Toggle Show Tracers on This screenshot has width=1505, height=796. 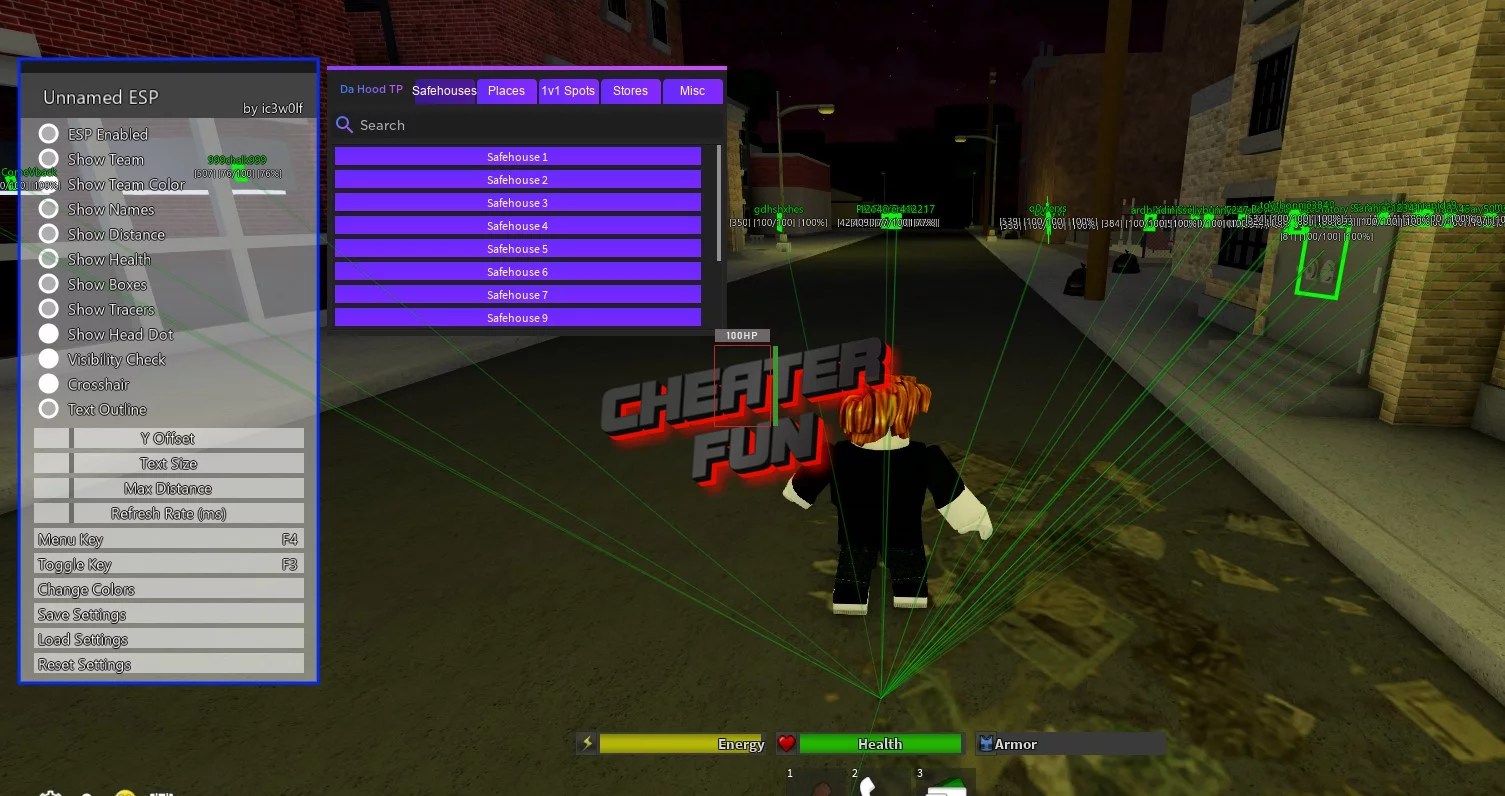click(49, 309)
